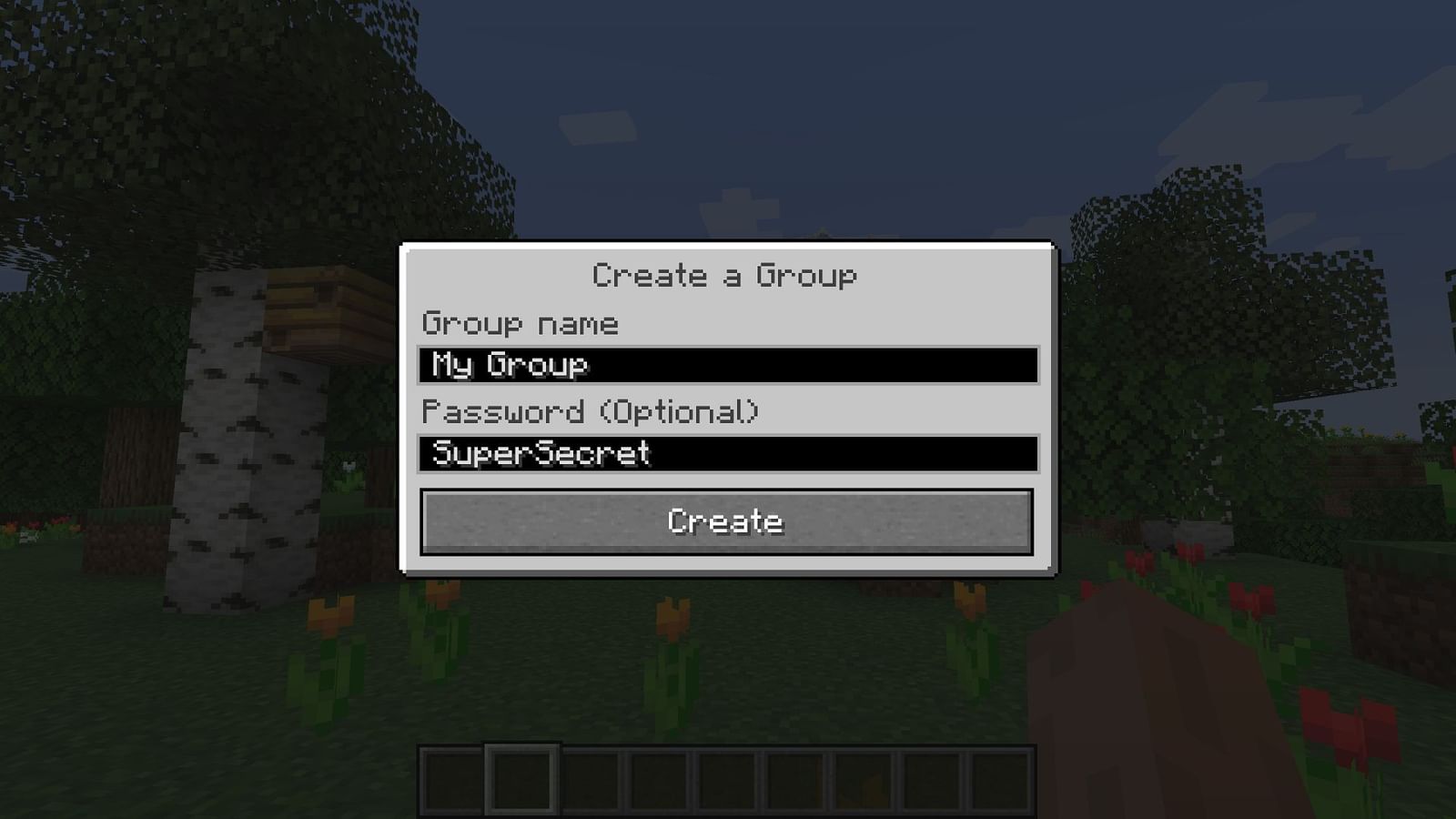Screen dimensions: 1456x819
Task: Click the Create button label text
Action: tap(725, 521)
